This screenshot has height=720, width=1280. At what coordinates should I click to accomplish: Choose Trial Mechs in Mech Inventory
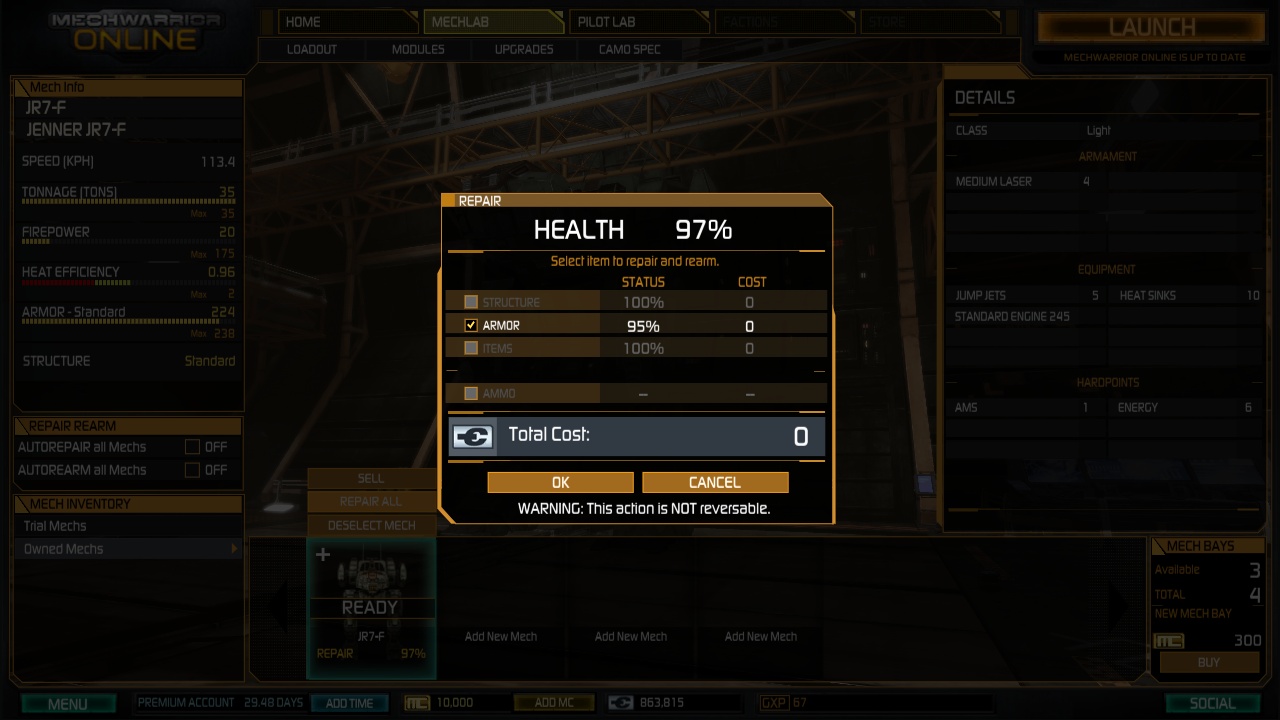(56, 526)
